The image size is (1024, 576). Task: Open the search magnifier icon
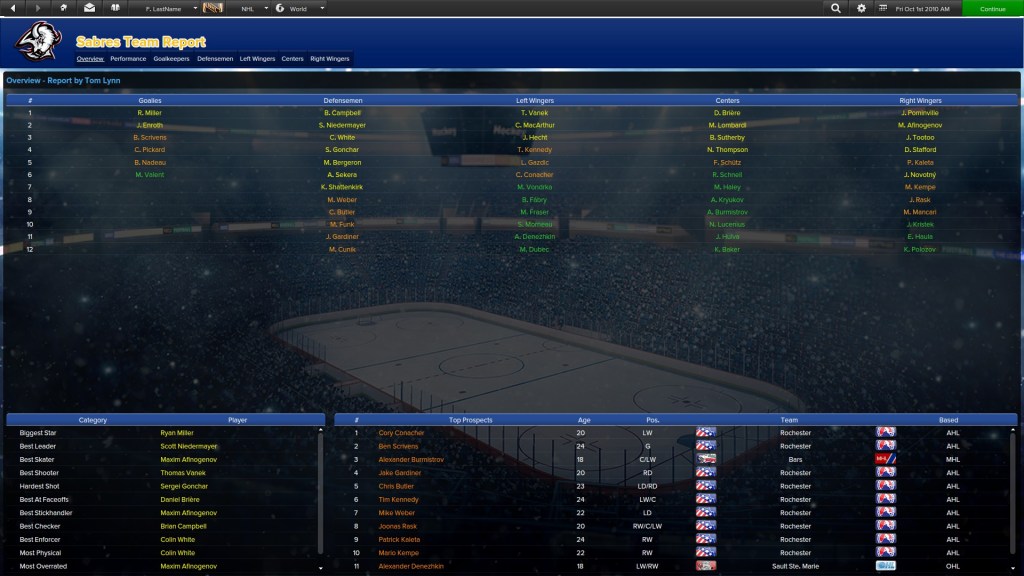click(x=836, y=8)
